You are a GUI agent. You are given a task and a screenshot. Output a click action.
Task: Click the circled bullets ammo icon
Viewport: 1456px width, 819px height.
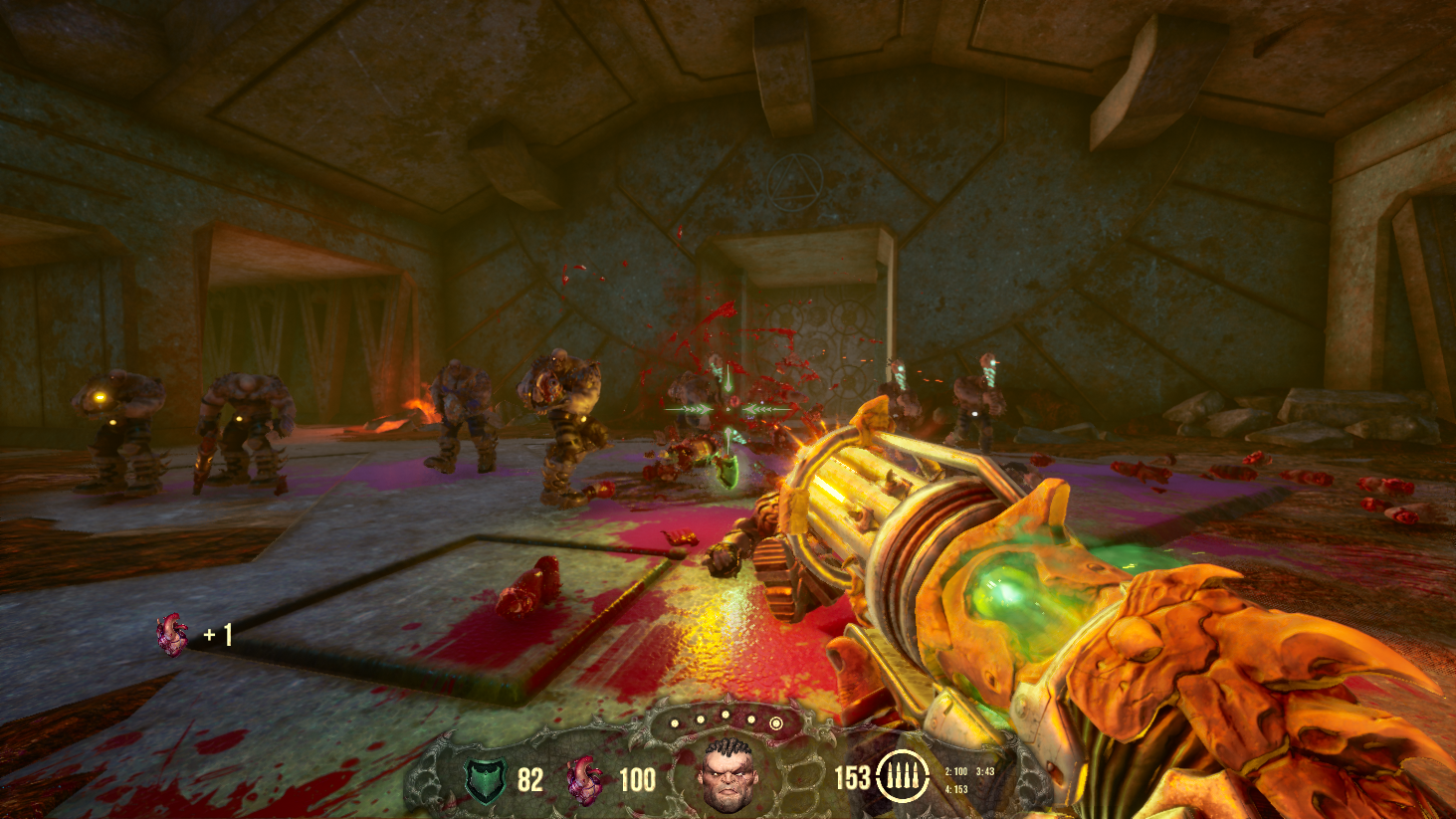pyautogui.click(x=902, y=776)
